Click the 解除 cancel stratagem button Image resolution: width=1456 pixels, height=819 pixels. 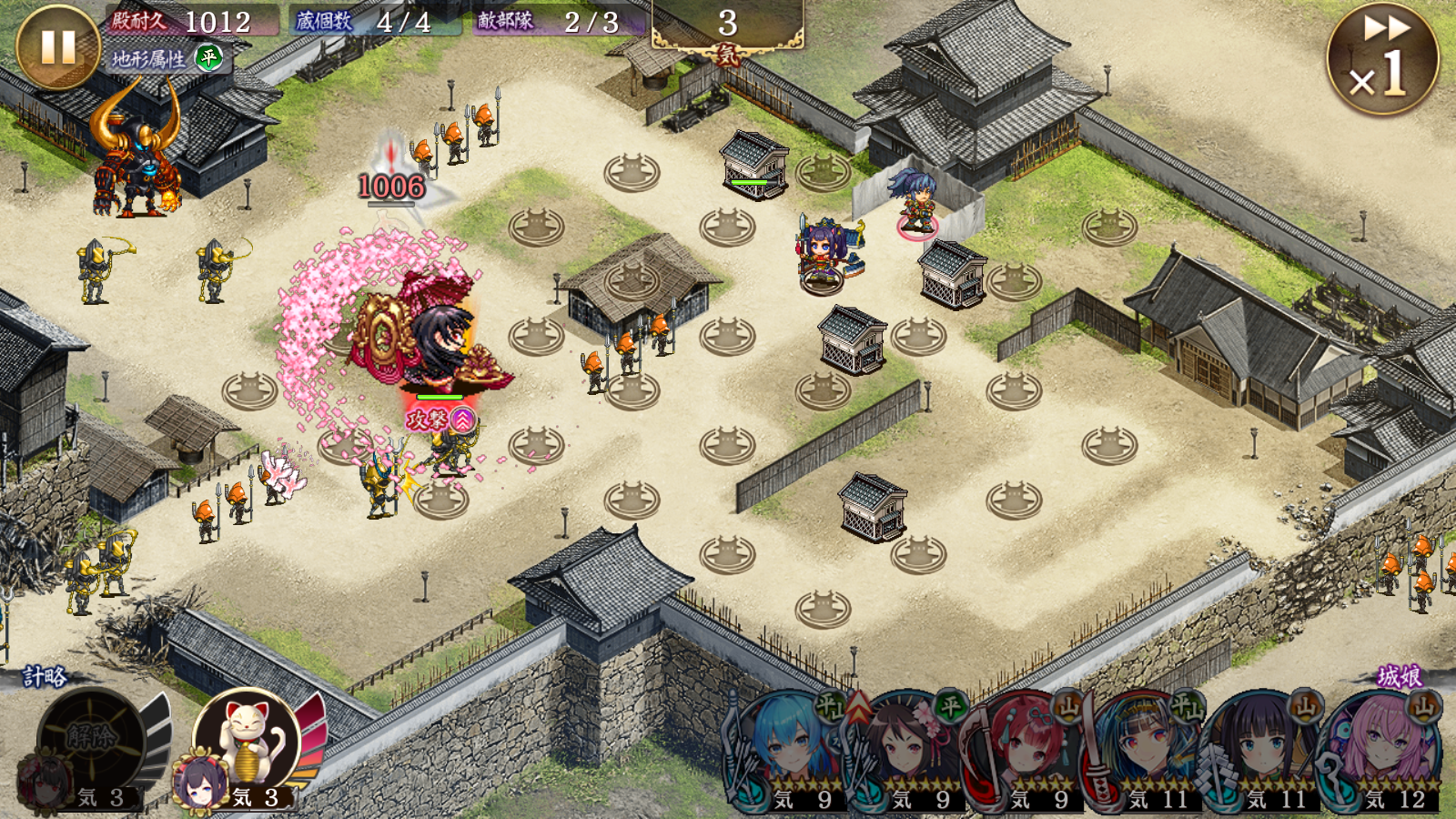coord(91,739)
